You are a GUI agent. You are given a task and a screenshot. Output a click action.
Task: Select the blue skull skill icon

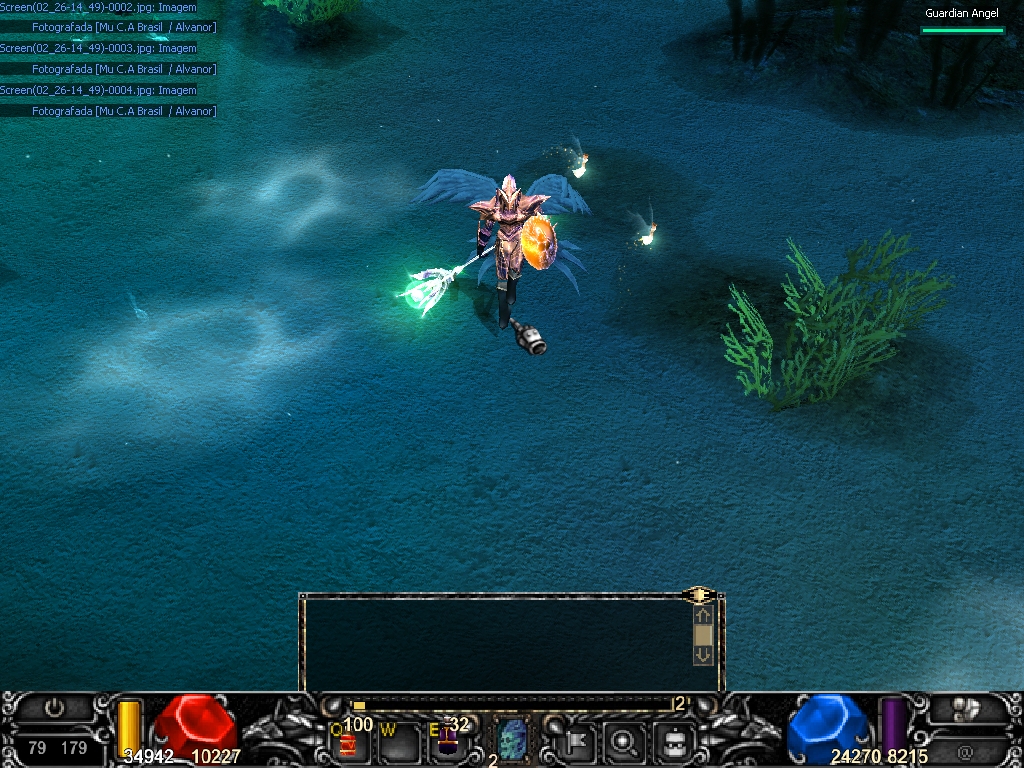point(512,741)
